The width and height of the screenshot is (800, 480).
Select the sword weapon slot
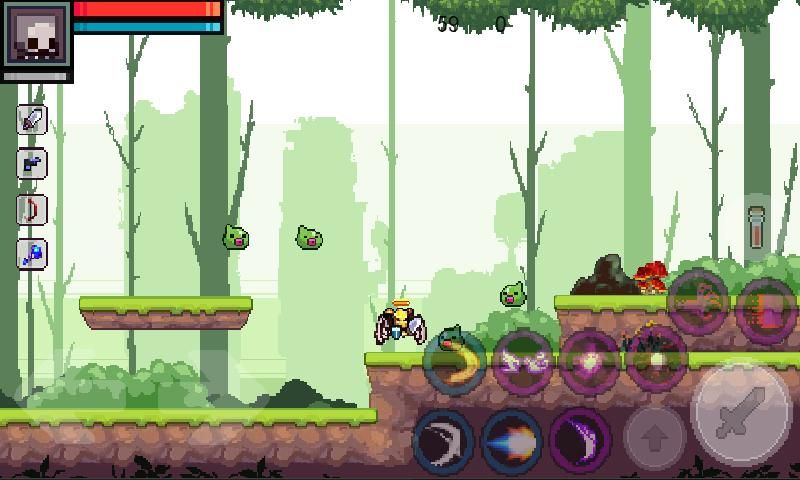(33, 120)
